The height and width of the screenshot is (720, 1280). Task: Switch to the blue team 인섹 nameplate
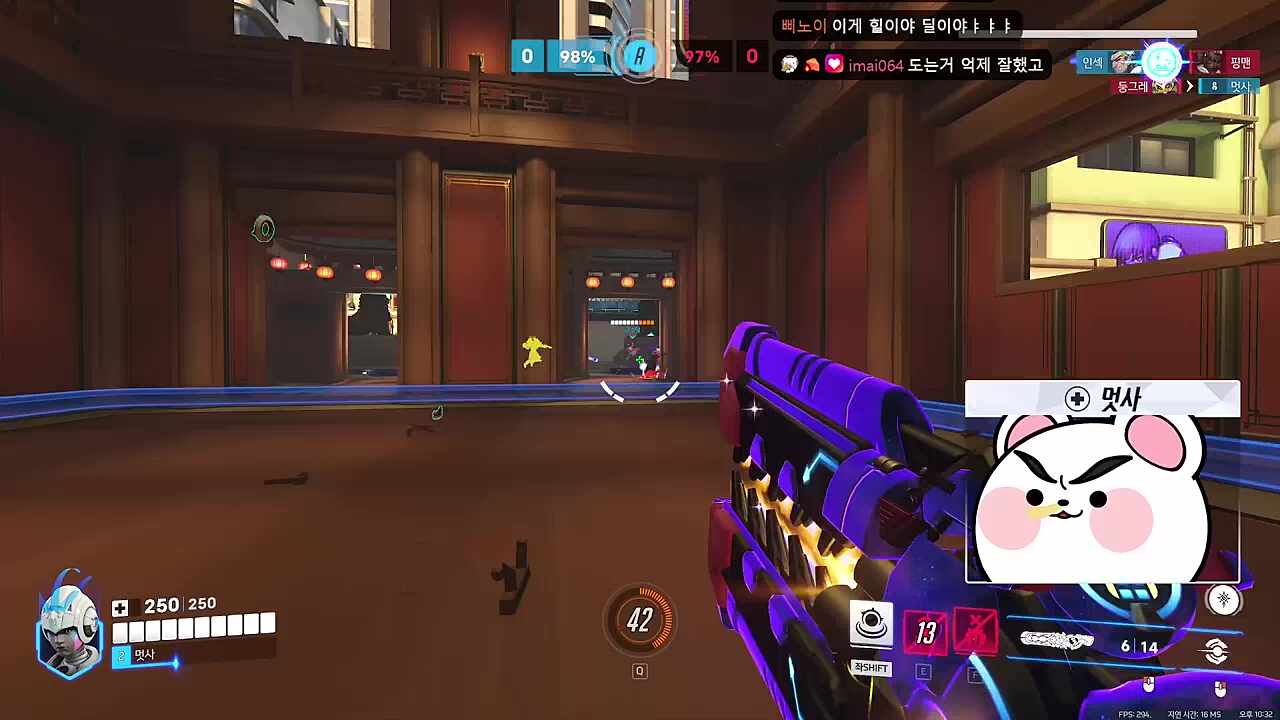(1092, 63)
